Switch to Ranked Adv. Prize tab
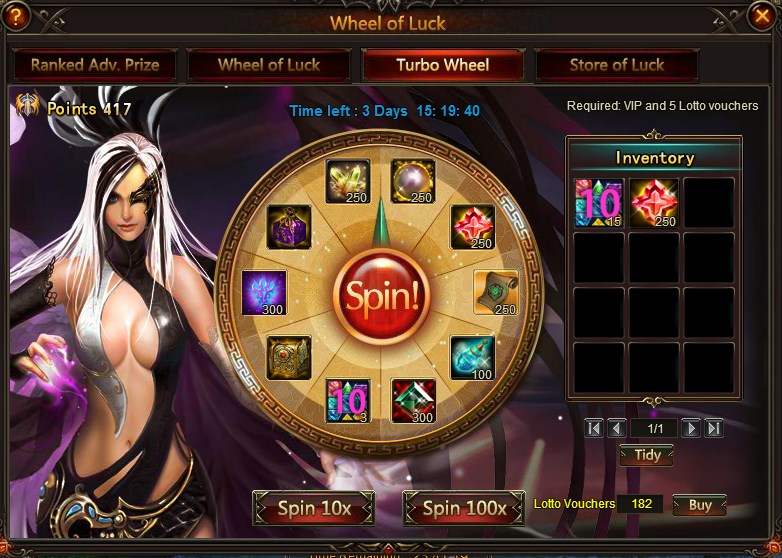This screenshot has width=782, height=558. pyautogui.click(x=94, y=65)
